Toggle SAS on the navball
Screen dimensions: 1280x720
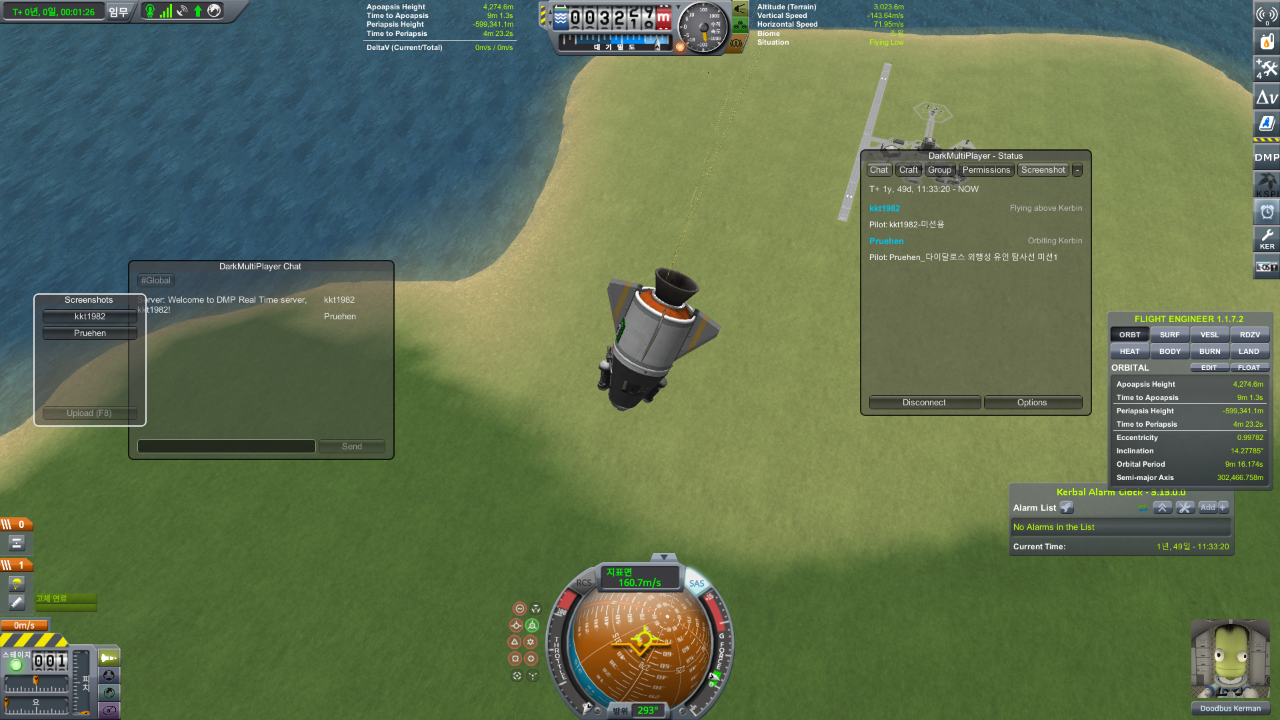[x=696, y=583]
